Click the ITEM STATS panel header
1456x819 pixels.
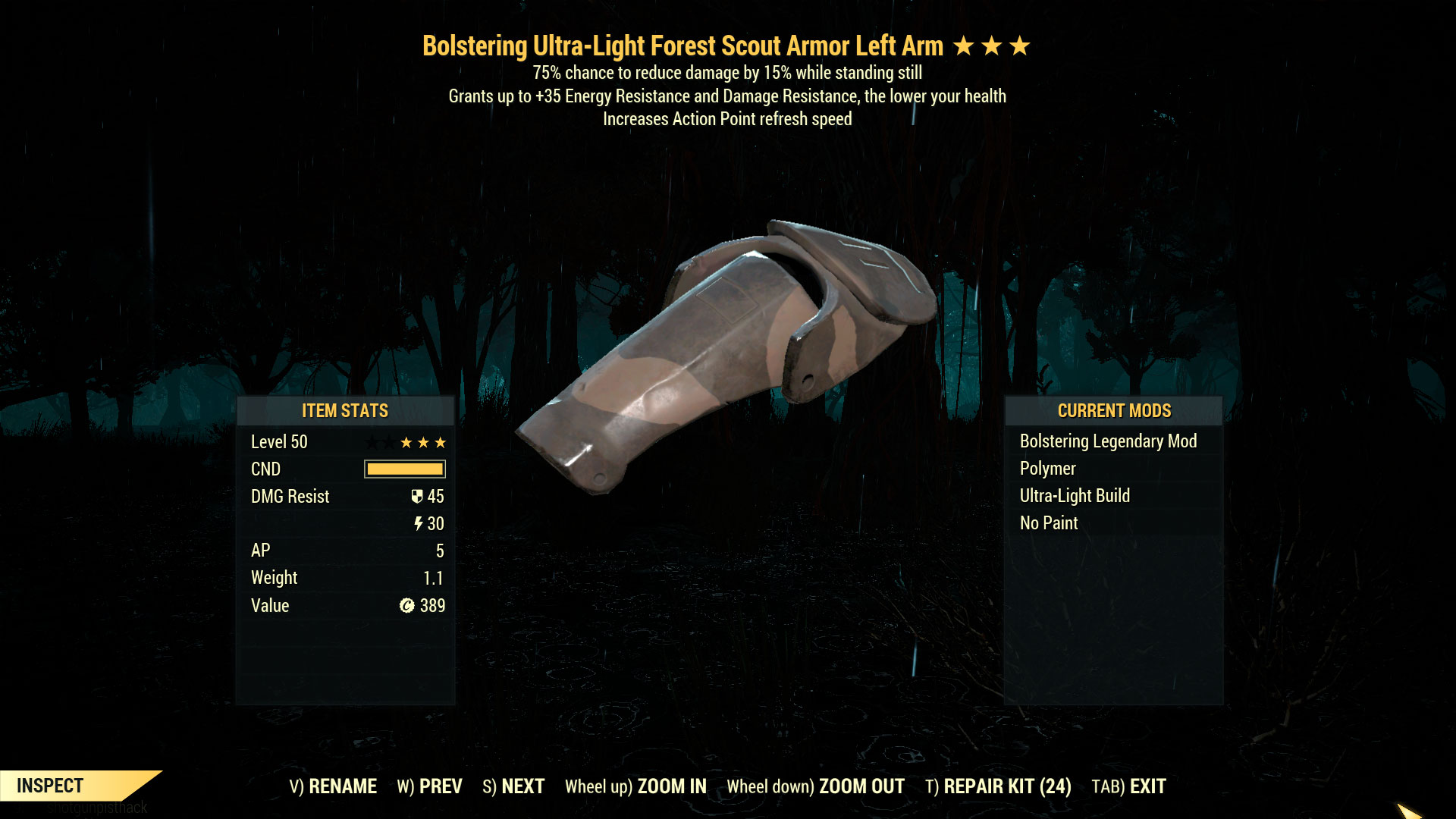(x=344, y=411)
